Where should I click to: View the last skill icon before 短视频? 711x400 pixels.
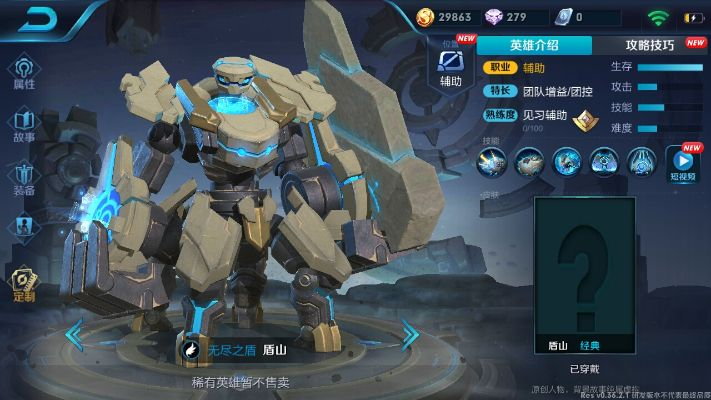coord(640,160)
